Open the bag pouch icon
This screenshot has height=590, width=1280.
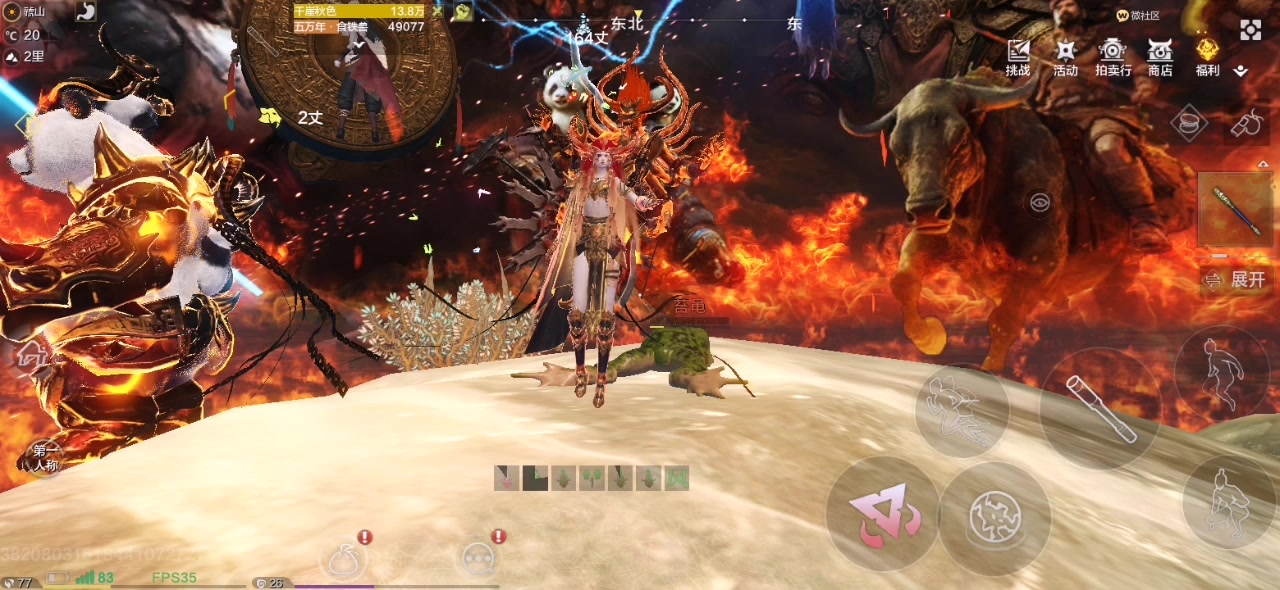pos(340,558)
